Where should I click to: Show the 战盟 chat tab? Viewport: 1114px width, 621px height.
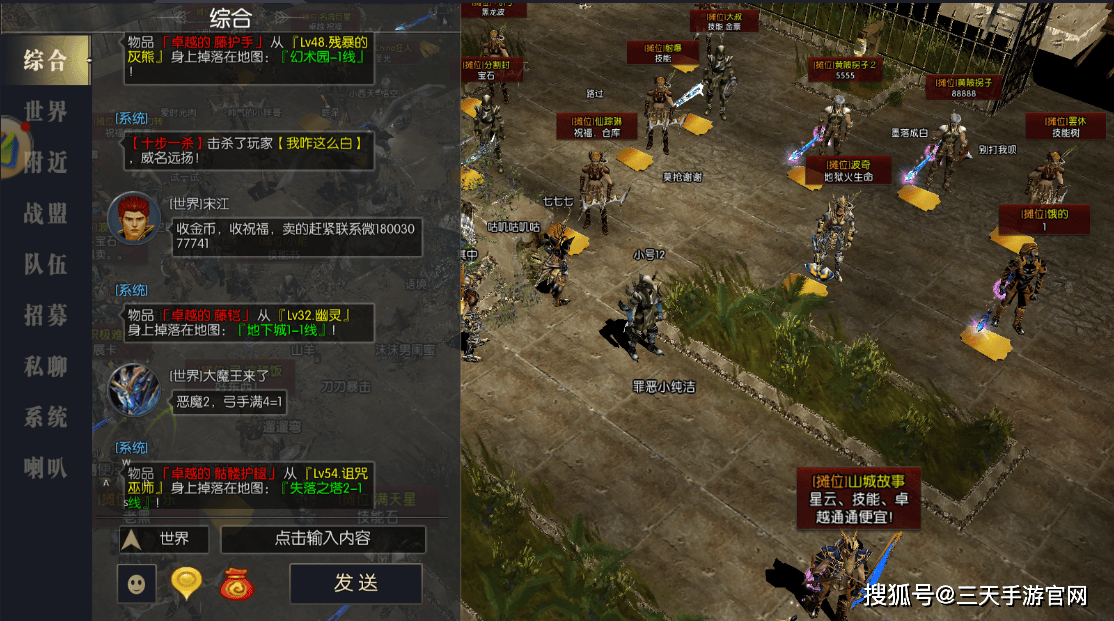click(46, 213)
